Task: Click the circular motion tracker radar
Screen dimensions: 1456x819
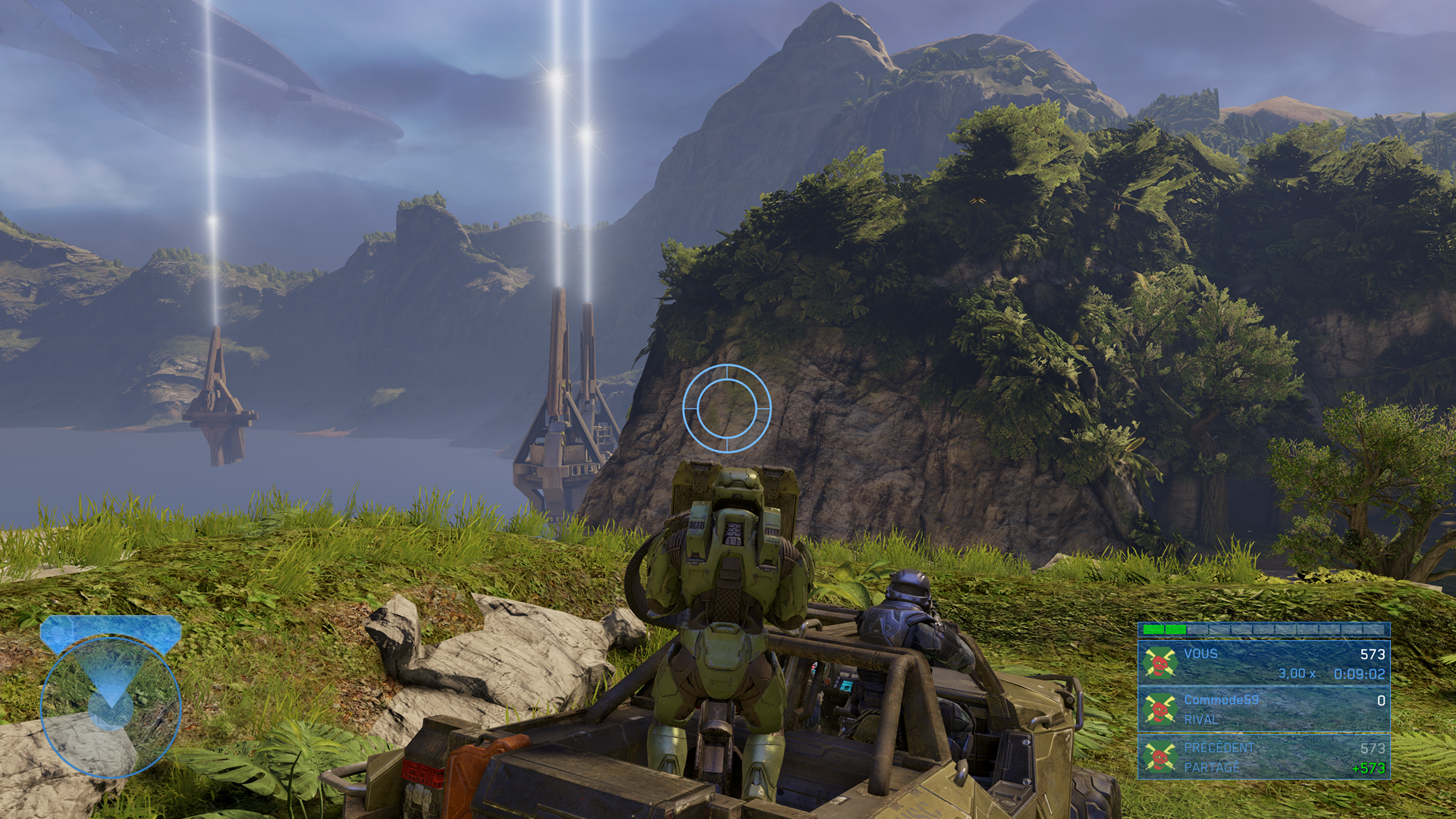Action: [x=111, y=707]
